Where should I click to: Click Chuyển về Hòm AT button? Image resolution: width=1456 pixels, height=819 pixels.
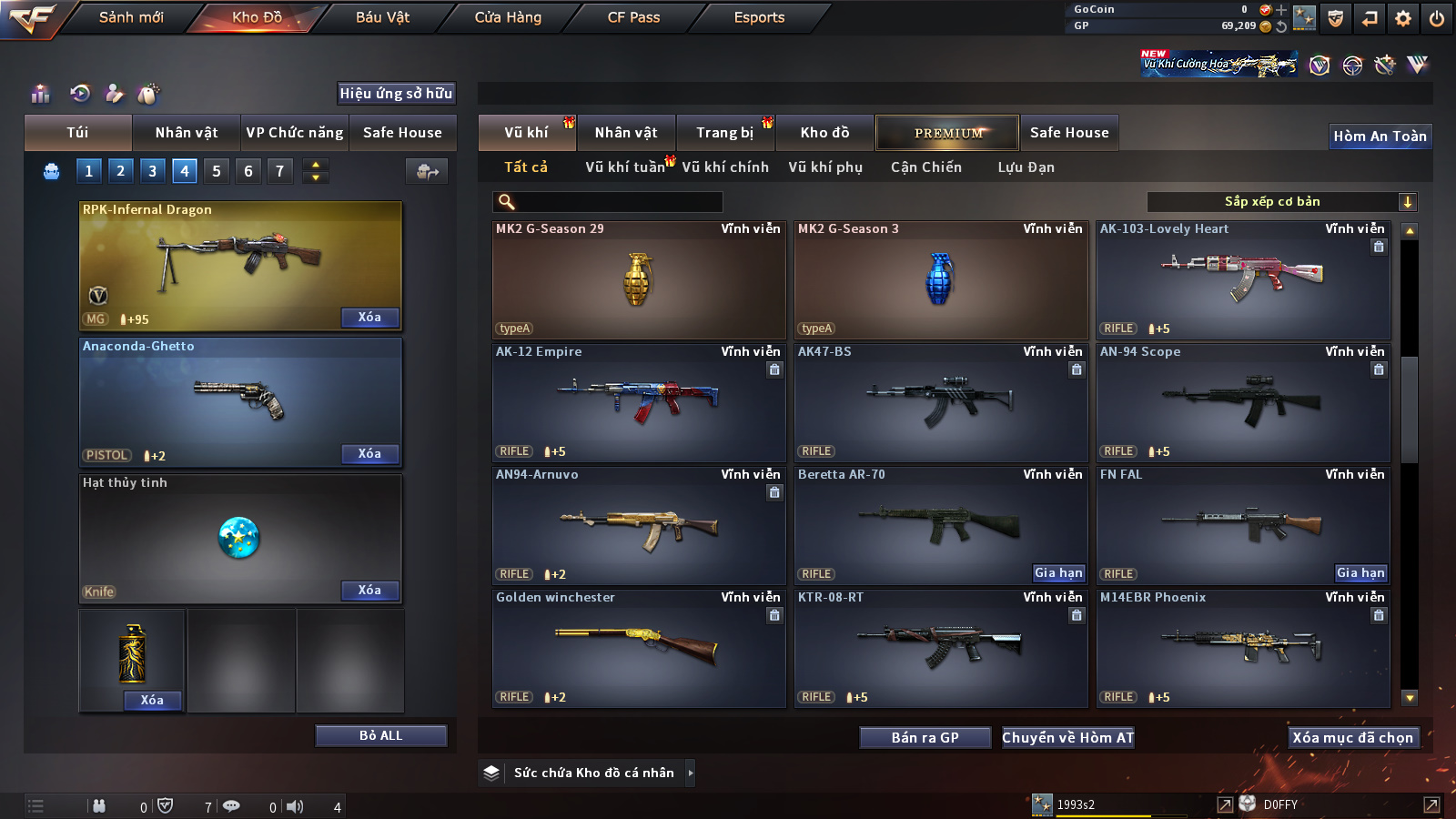pyautogui.click(x=1067, y=738)
